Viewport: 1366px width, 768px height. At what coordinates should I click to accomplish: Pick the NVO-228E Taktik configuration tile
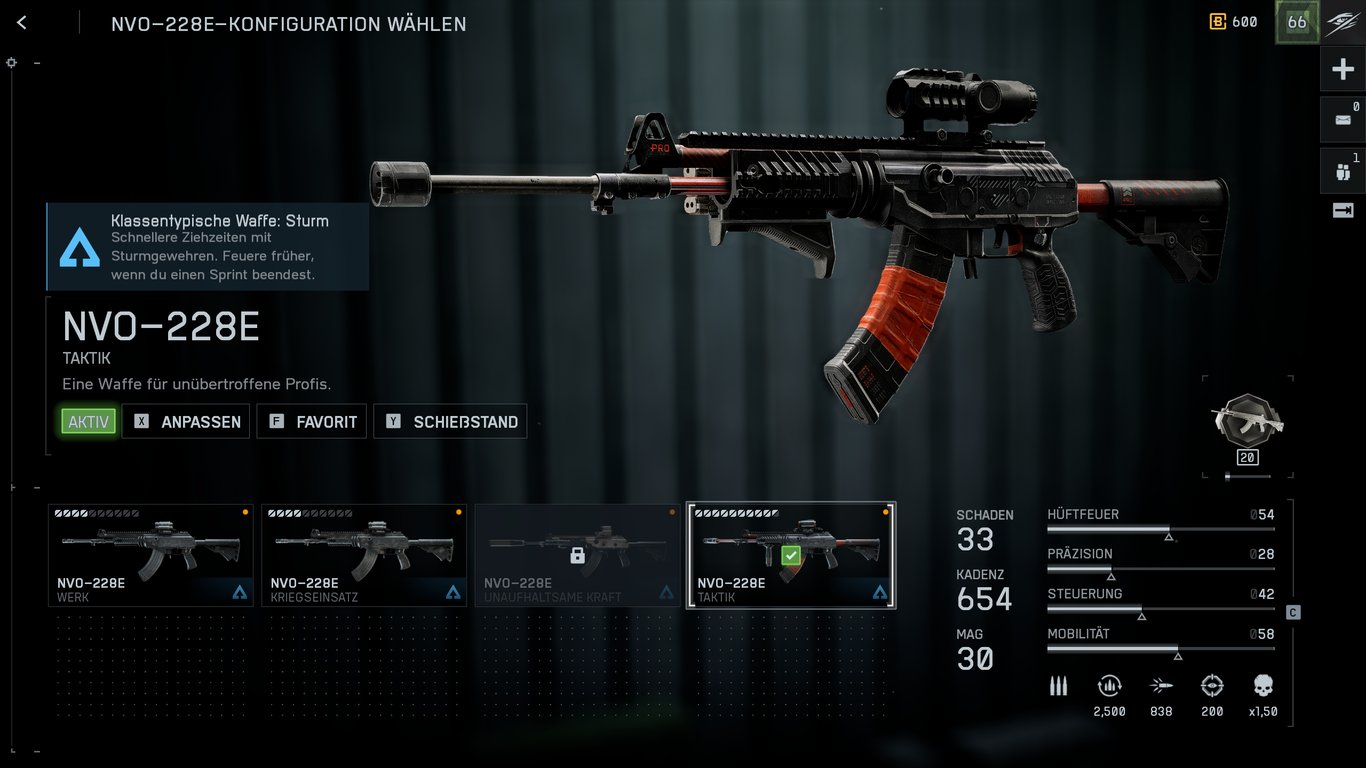click(x=790, y=555)
